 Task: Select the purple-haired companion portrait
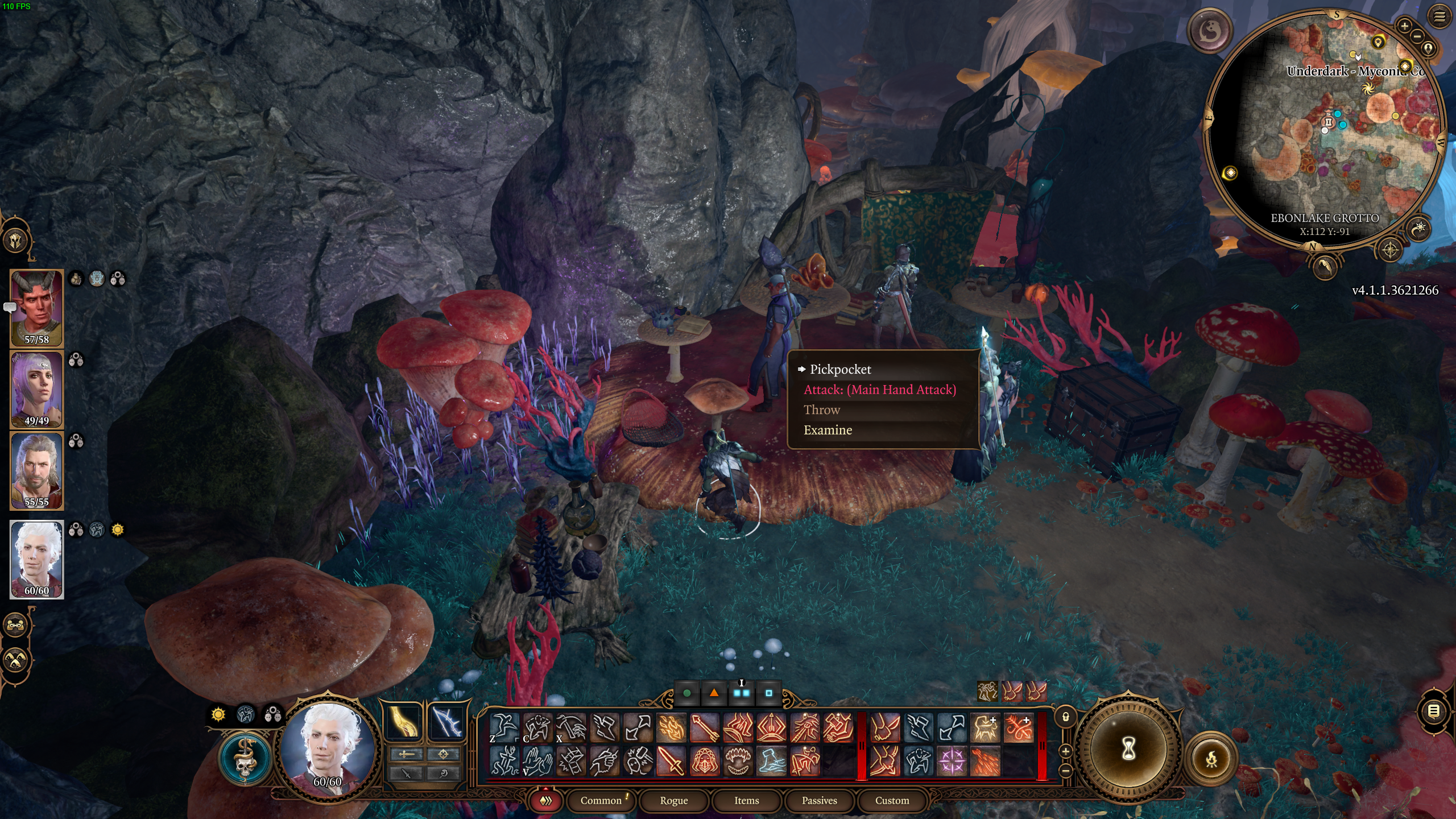[x=36, y=390]
